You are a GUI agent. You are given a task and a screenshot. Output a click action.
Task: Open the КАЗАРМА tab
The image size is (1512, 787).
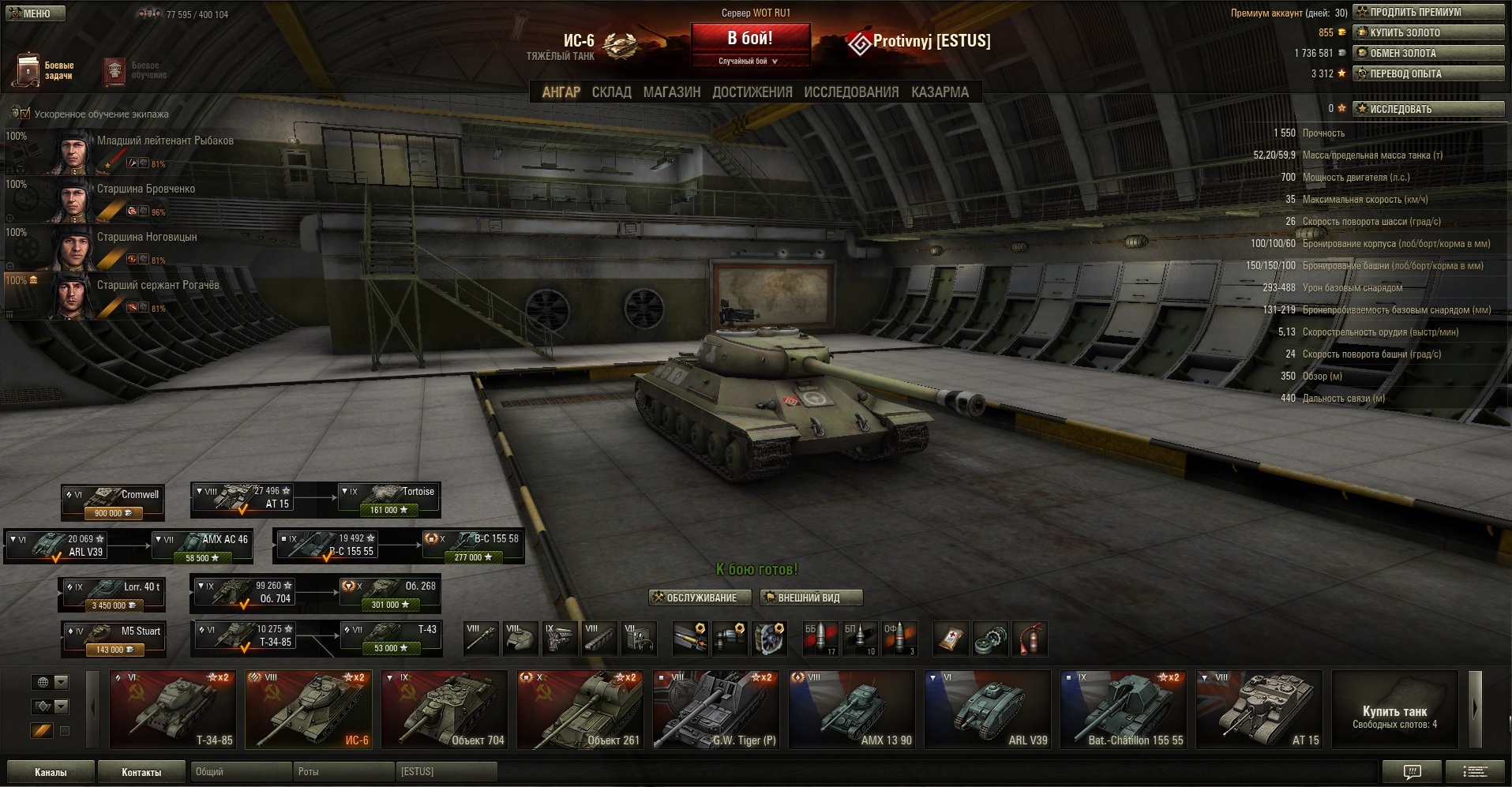940,92
